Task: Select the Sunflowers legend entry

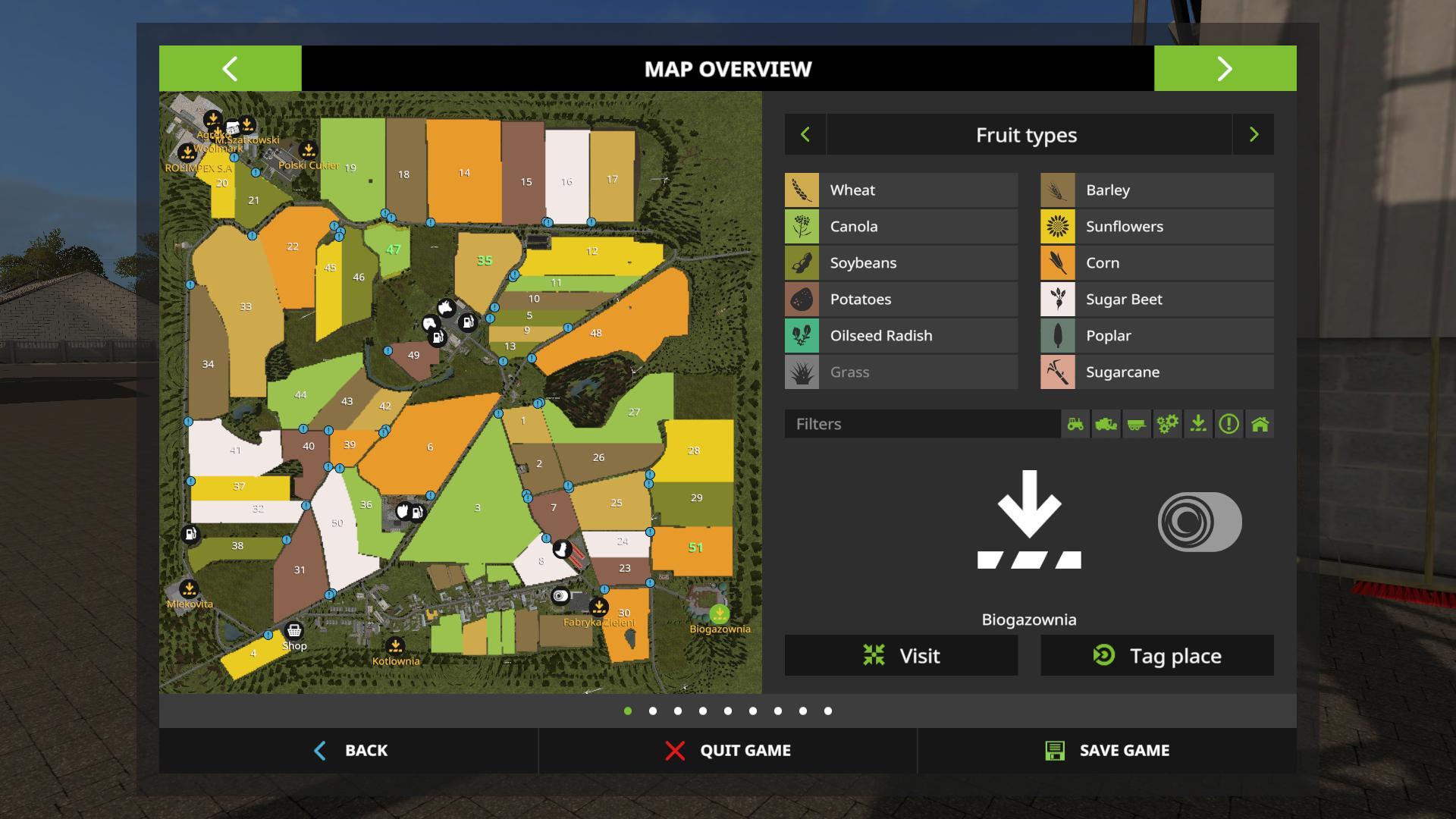Action: (1156, 227)
